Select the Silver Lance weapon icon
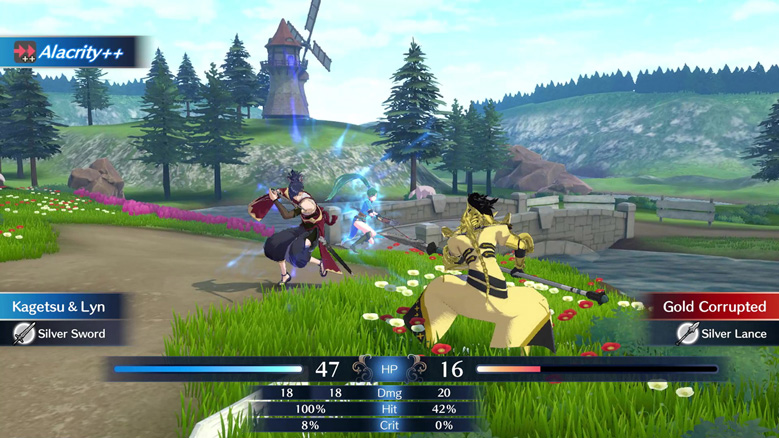The image size is (779, 438). tap(688, 334)
